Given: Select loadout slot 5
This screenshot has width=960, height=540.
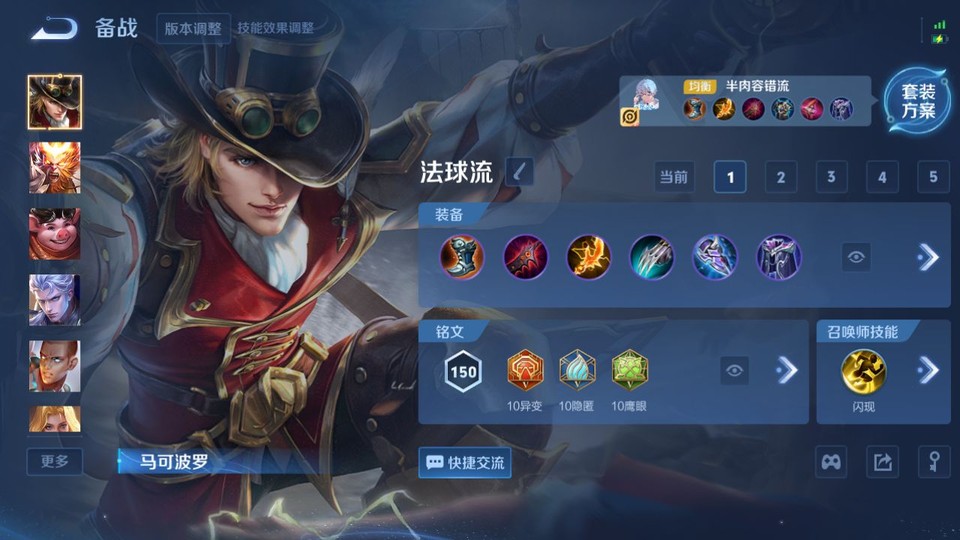Looking at the screenshot, I should 932,178.
